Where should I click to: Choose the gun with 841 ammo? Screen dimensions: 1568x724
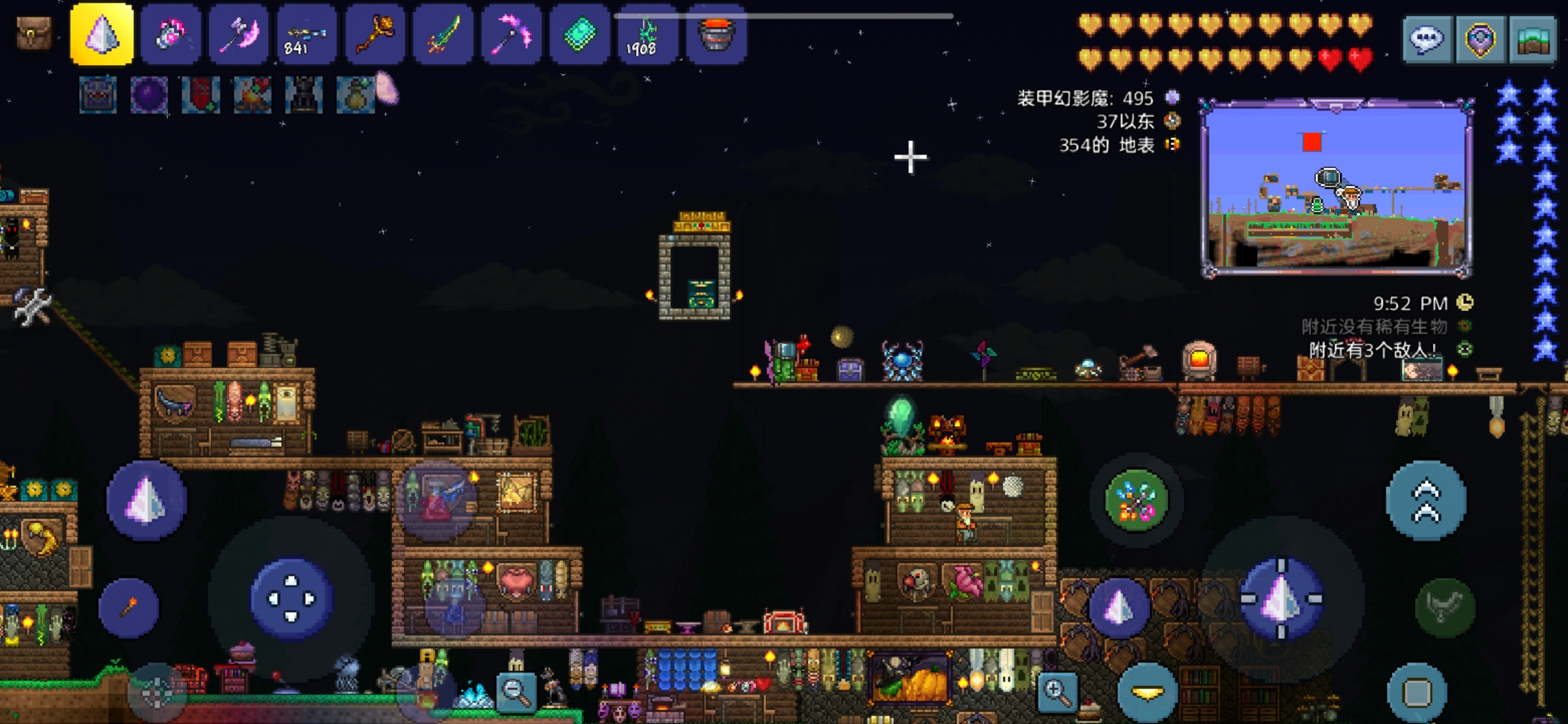click(306, 35)
